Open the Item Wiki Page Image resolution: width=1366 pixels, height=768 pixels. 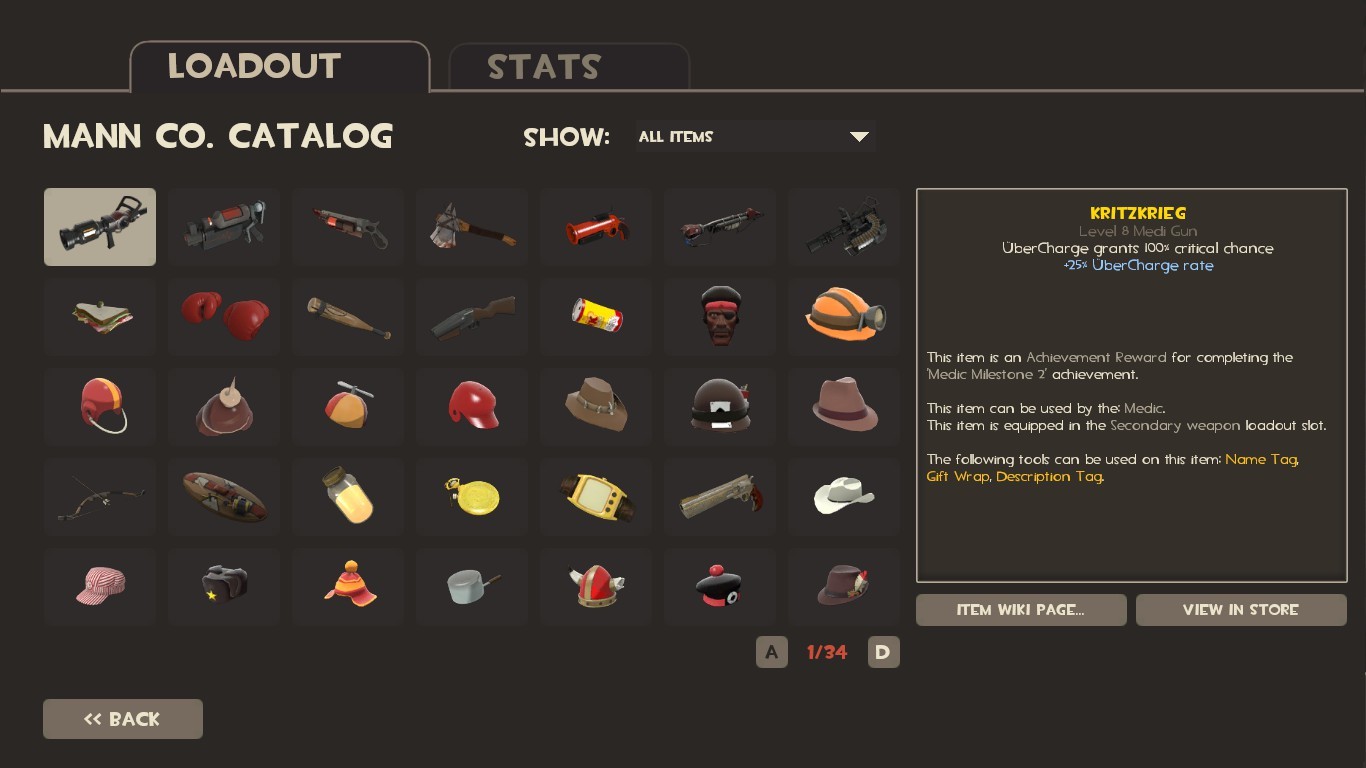coord(1021,610)
